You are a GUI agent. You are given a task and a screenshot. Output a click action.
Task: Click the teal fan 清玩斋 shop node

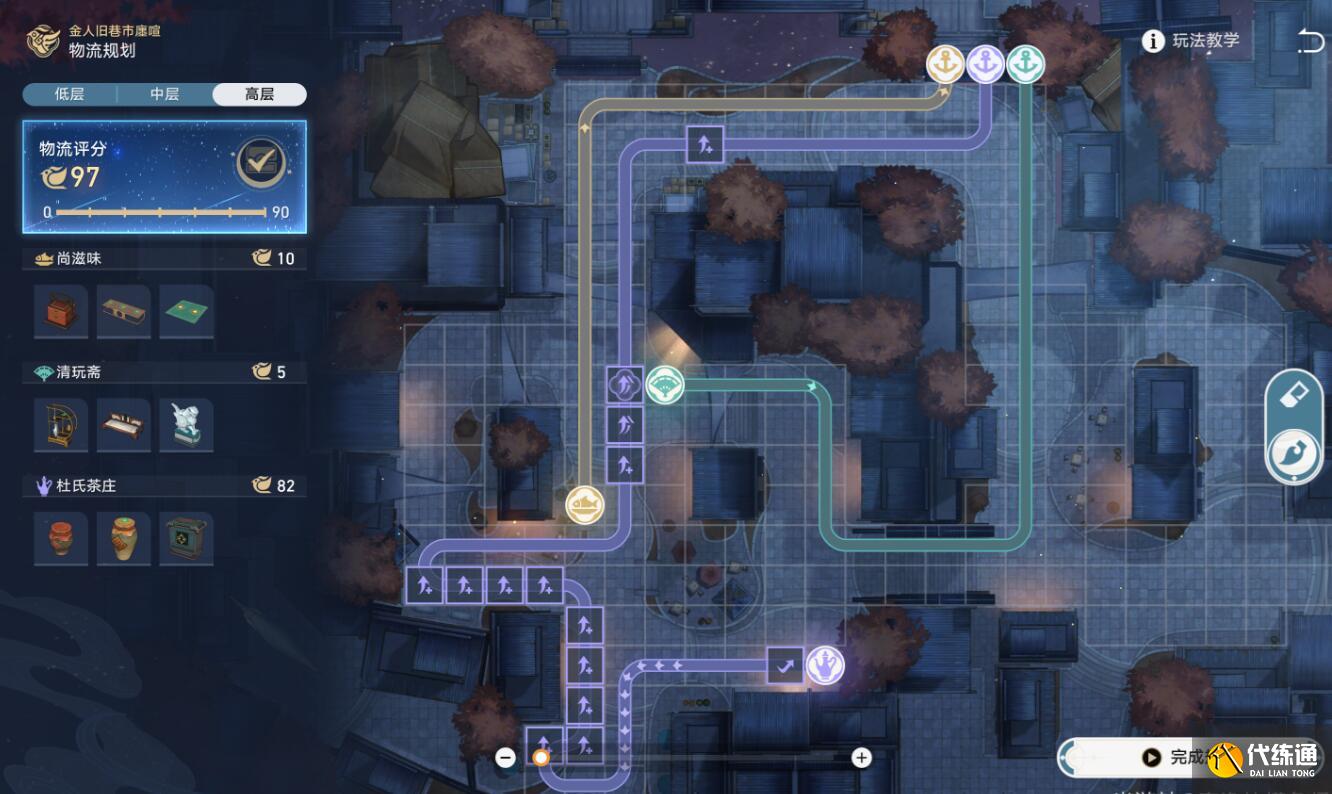click(665, 385)
